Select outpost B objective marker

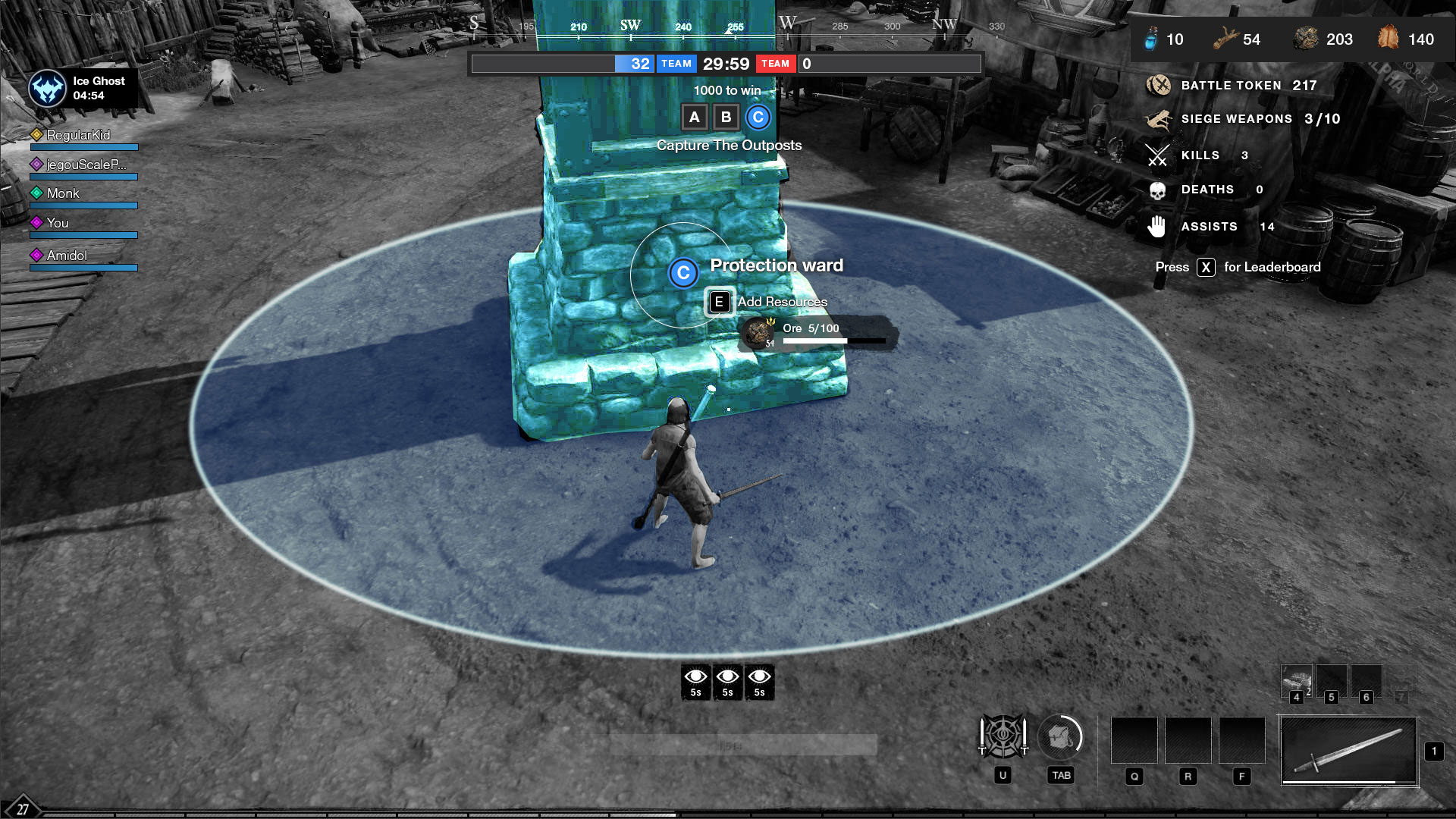pyautogui.click(x=726, y=118)
